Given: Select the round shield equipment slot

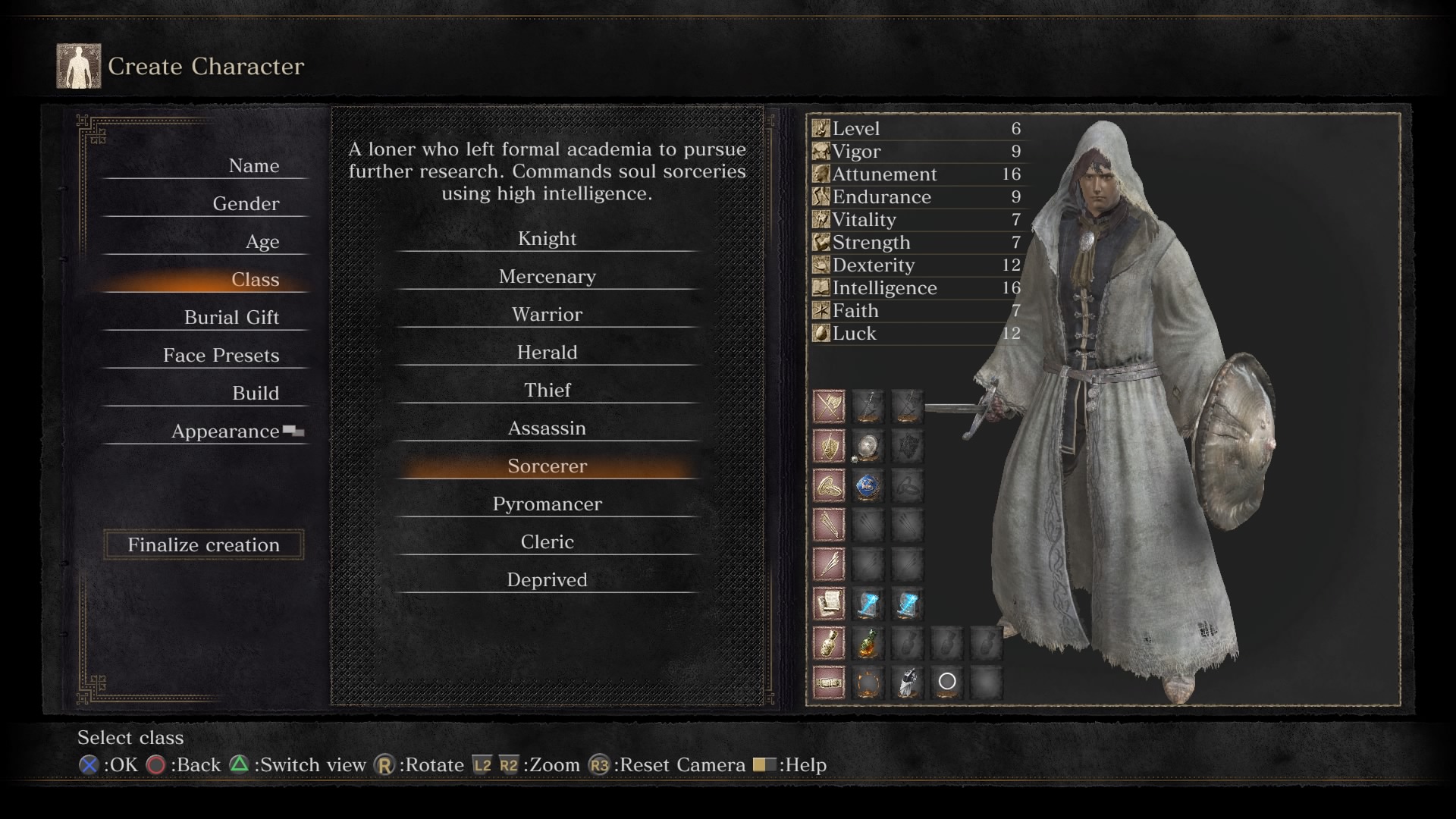Looking at the screenshot, I should pyautogui.click(x=868, y=447).
